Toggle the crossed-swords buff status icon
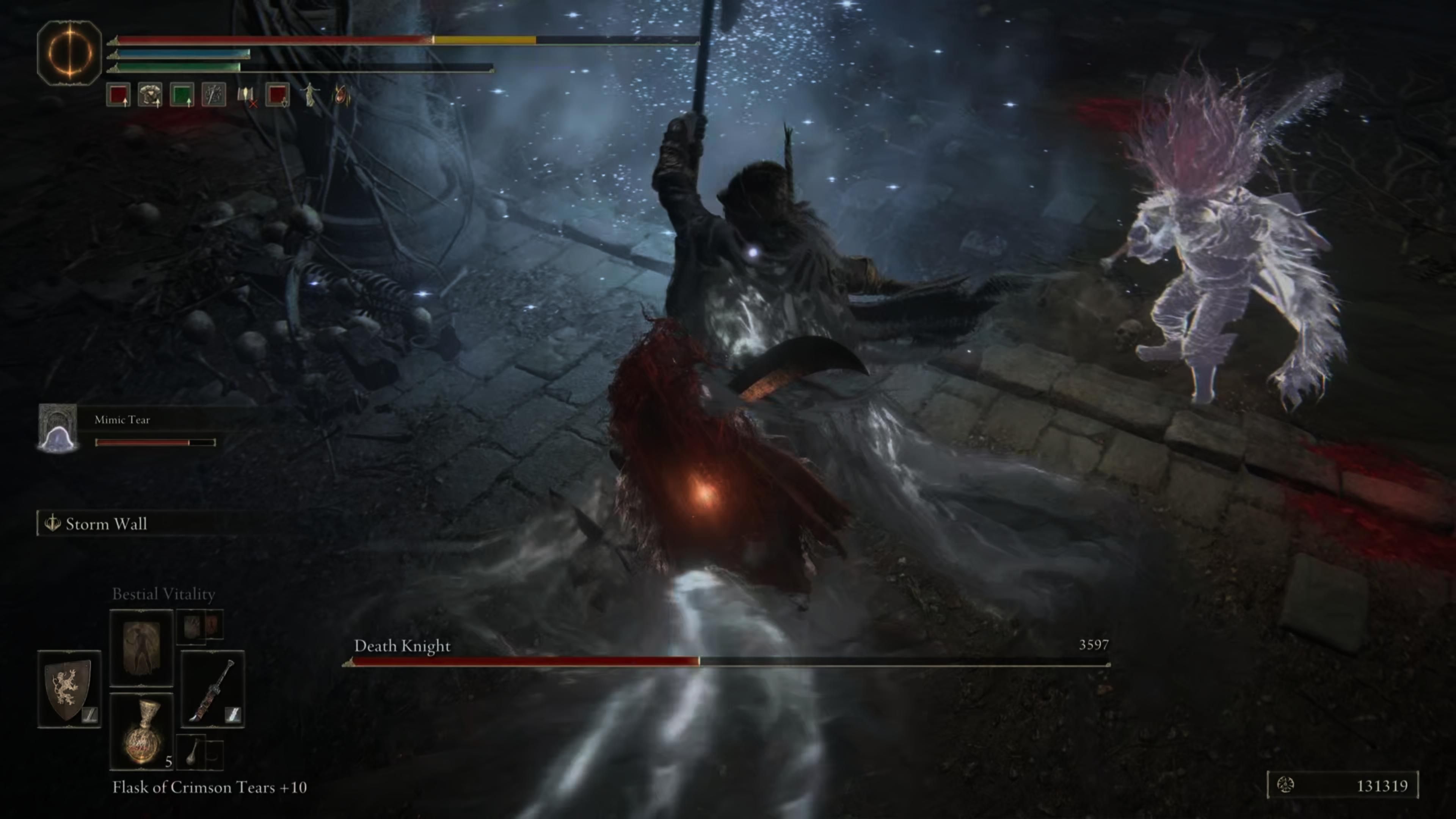Viewport: 1456px width, 819px height. pyautogui.click(x=213, y=96)
